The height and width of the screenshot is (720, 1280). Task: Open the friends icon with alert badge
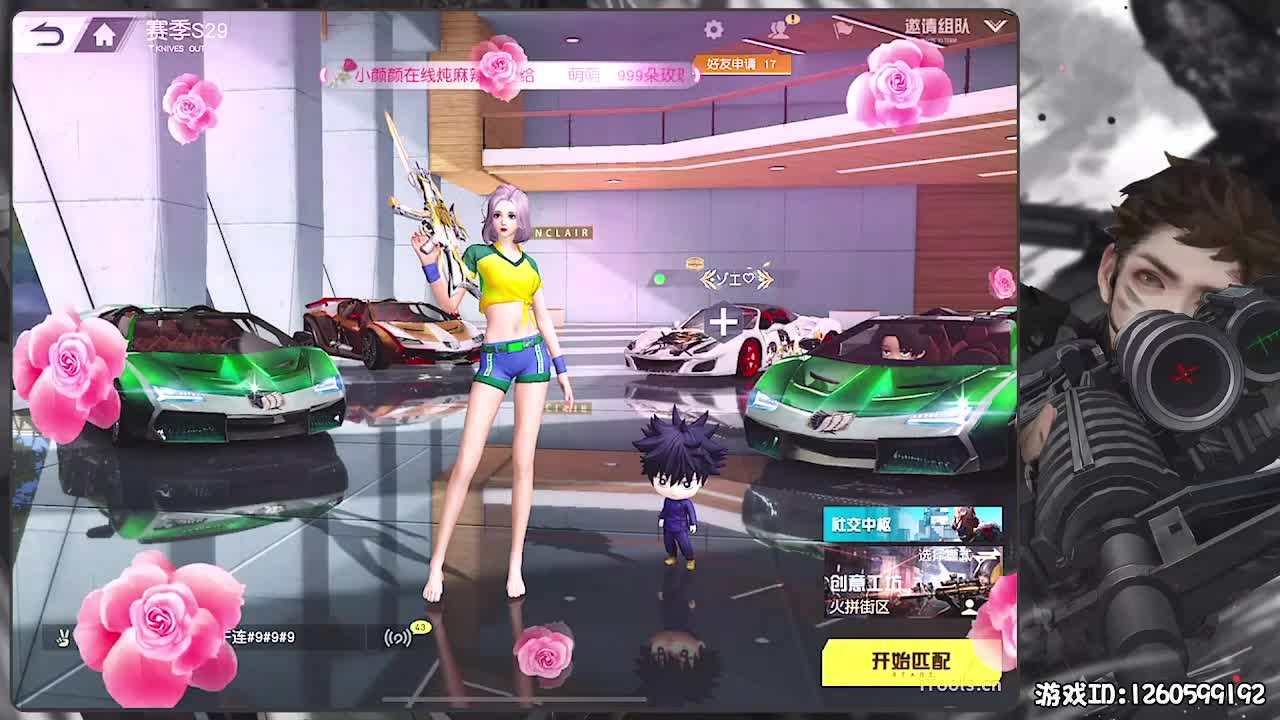(778, 29)
